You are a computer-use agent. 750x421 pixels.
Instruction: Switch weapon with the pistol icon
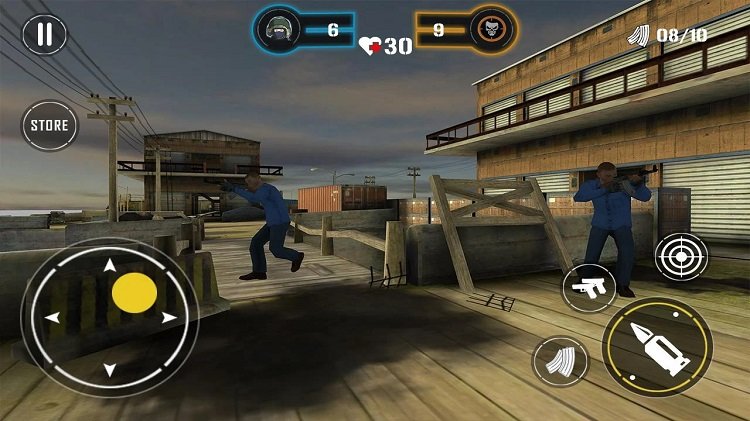588,288
